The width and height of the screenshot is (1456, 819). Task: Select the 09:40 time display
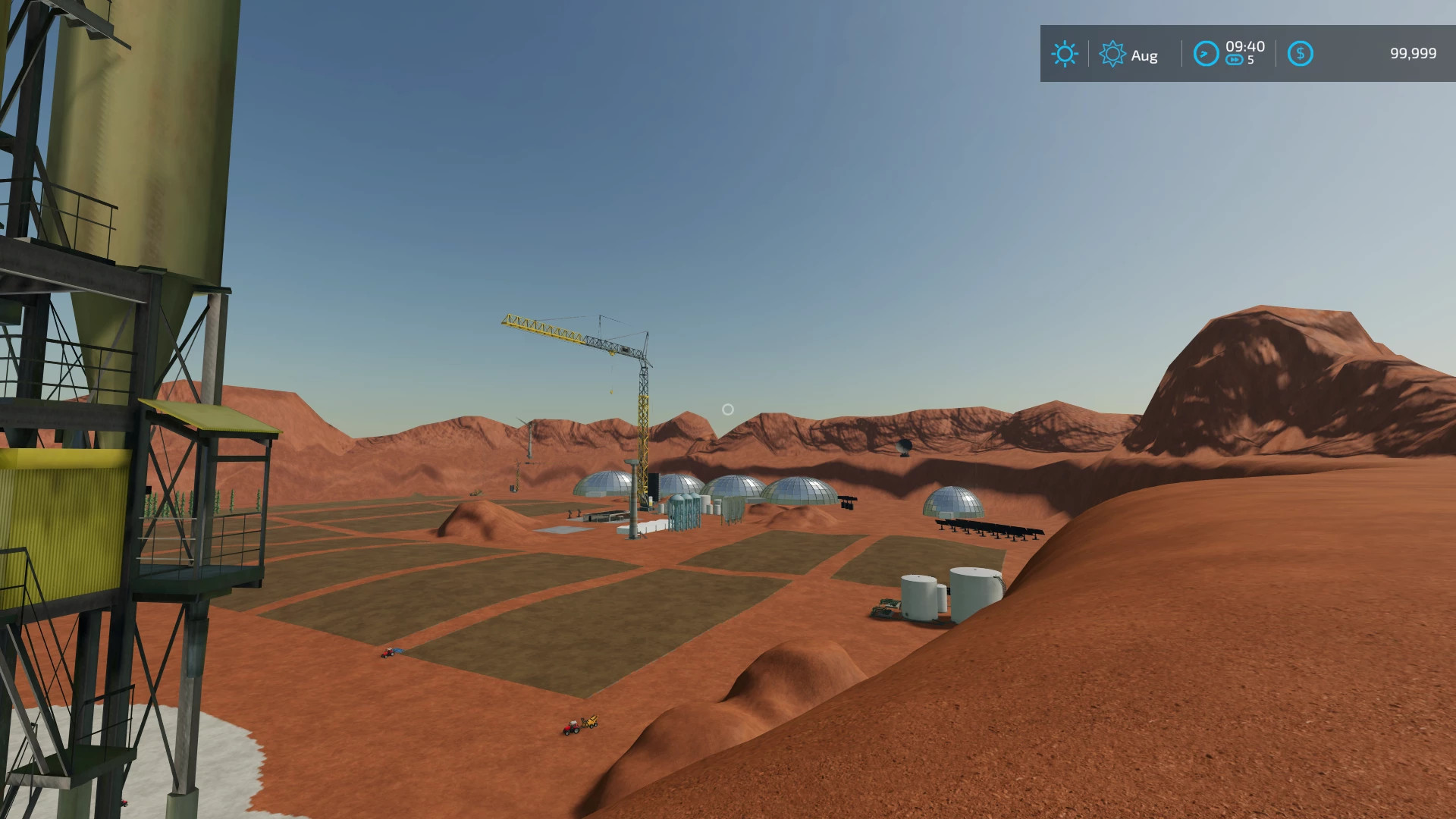(1246, 47)
